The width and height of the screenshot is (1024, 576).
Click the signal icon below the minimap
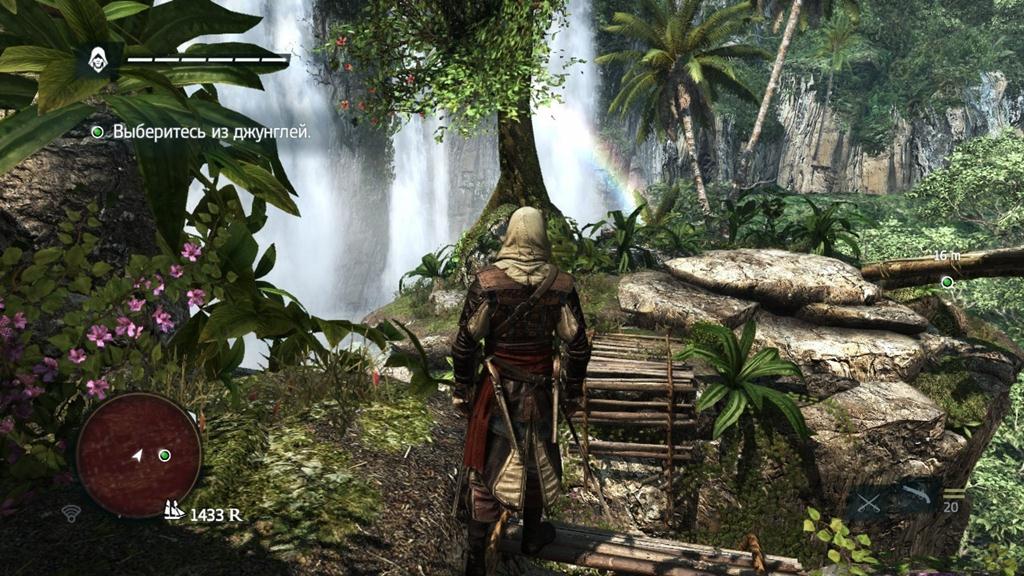71,514
